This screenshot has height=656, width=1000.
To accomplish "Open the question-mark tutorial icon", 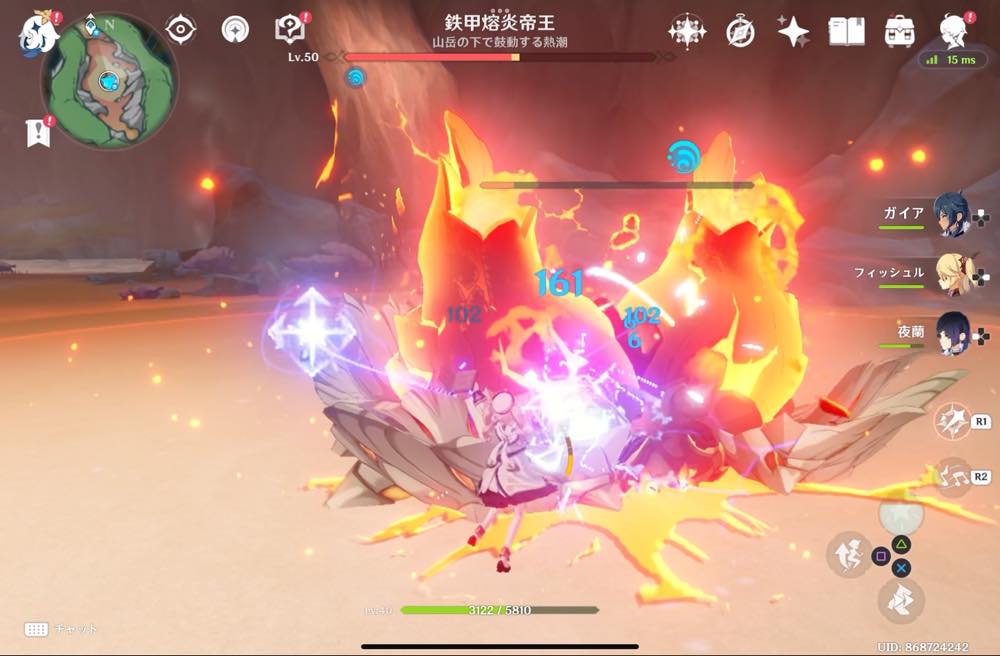I will [290, 30].
